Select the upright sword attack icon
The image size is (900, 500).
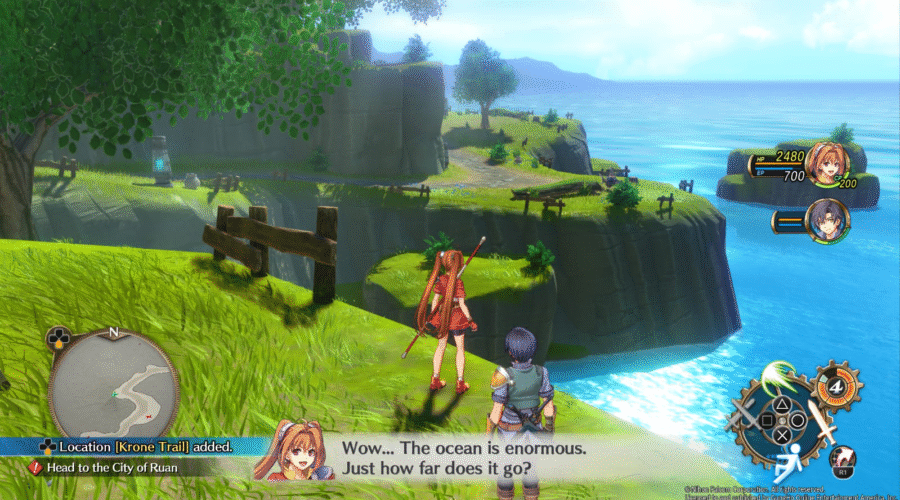[x=821, y=421]
